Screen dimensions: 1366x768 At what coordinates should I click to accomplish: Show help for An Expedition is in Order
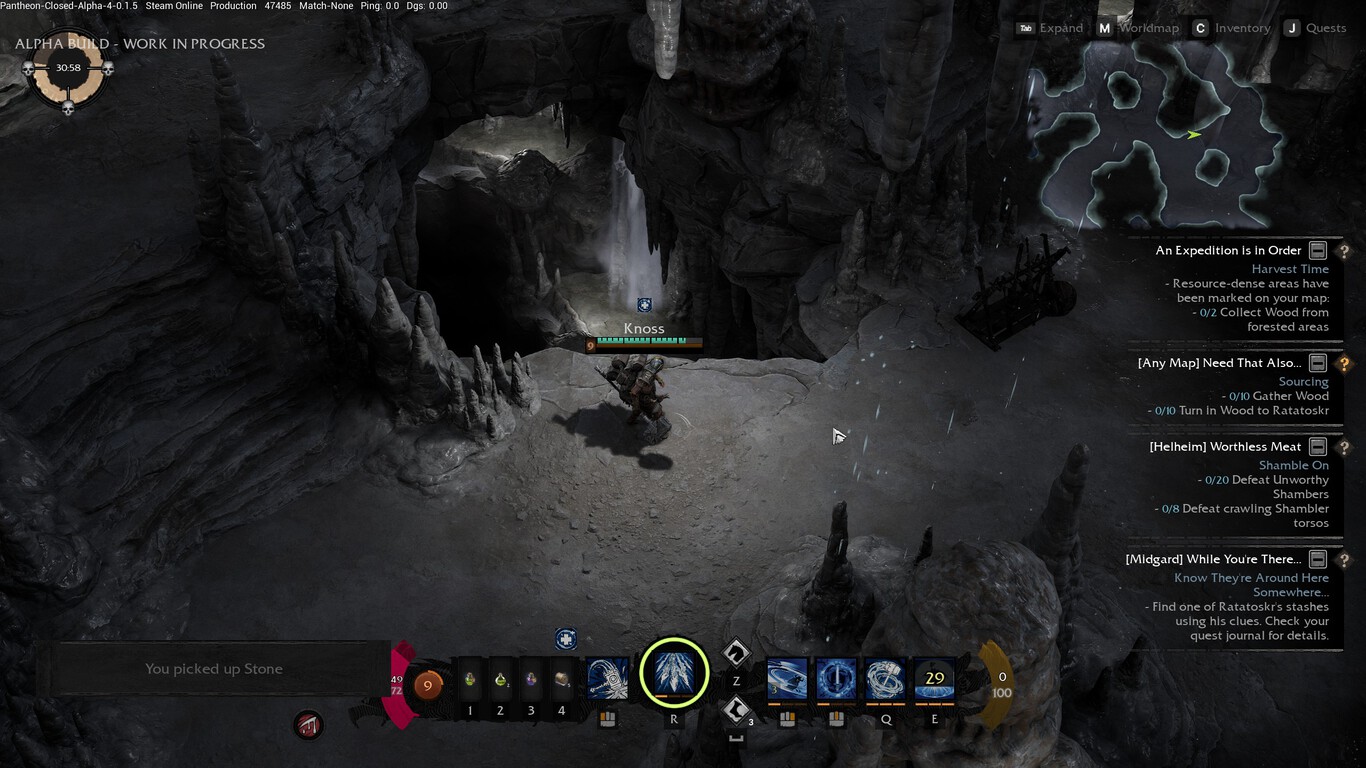click(x=1345, y=251)
